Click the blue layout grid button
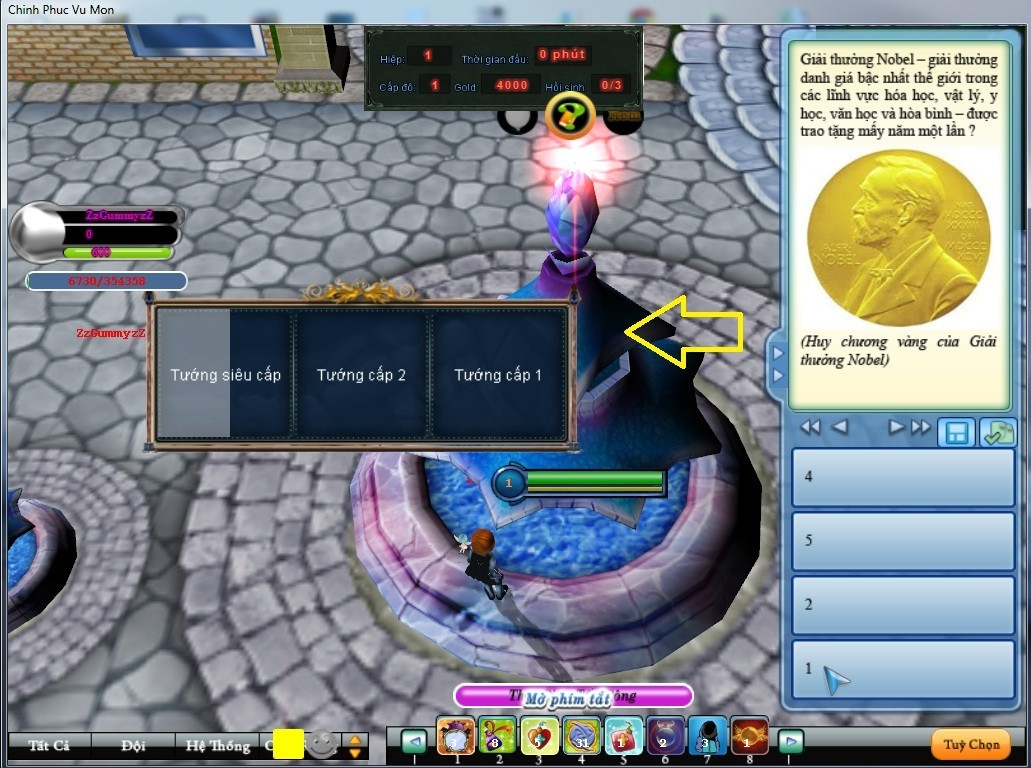1031x768 pixels. pyautogui.click(x=957, y=433)
